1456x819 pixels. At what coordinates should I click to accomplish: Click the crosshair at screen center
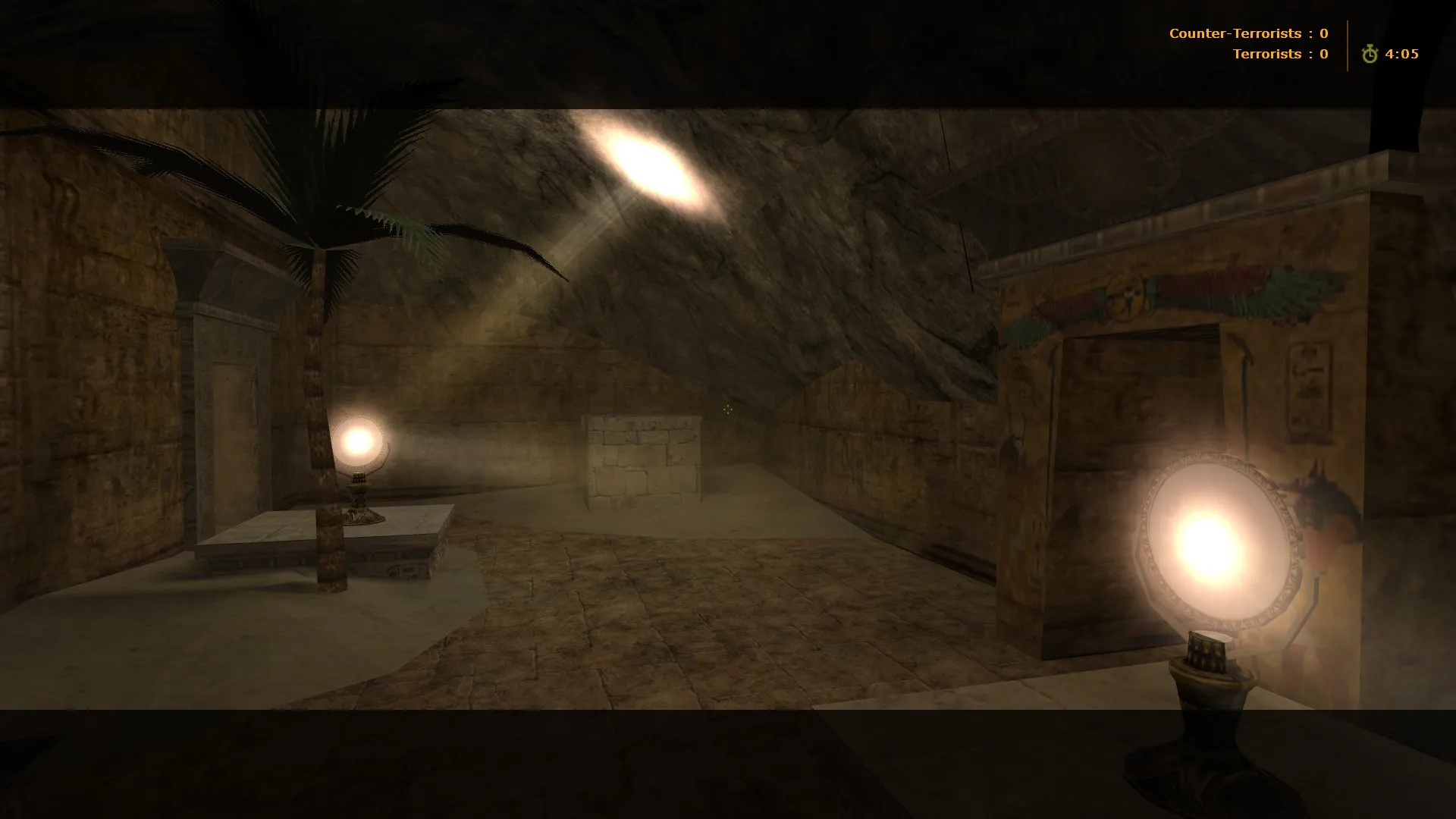(728, 409)
